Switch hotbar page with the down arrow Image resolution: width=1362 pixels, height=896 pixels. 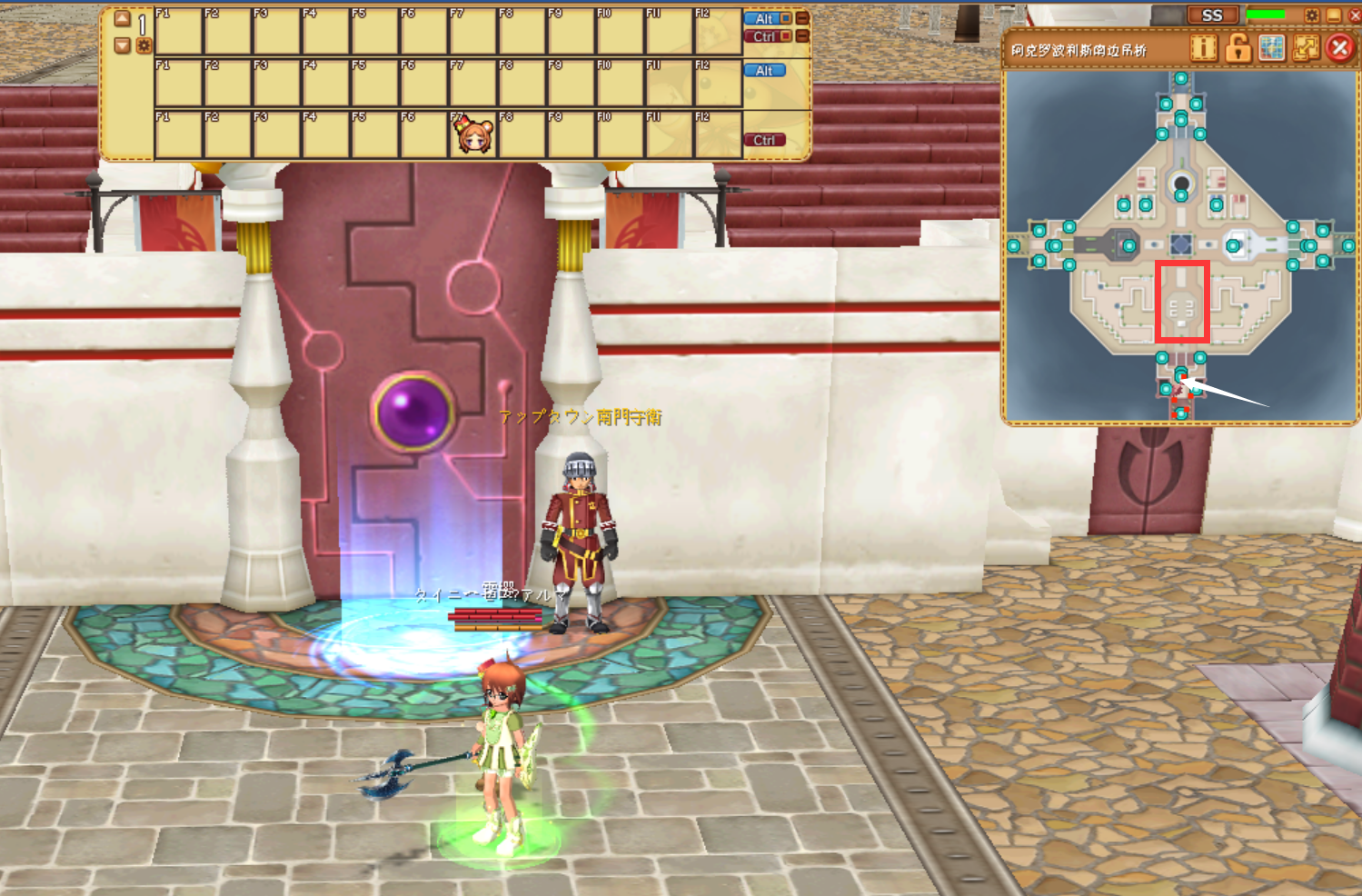(x=123, y=45)
